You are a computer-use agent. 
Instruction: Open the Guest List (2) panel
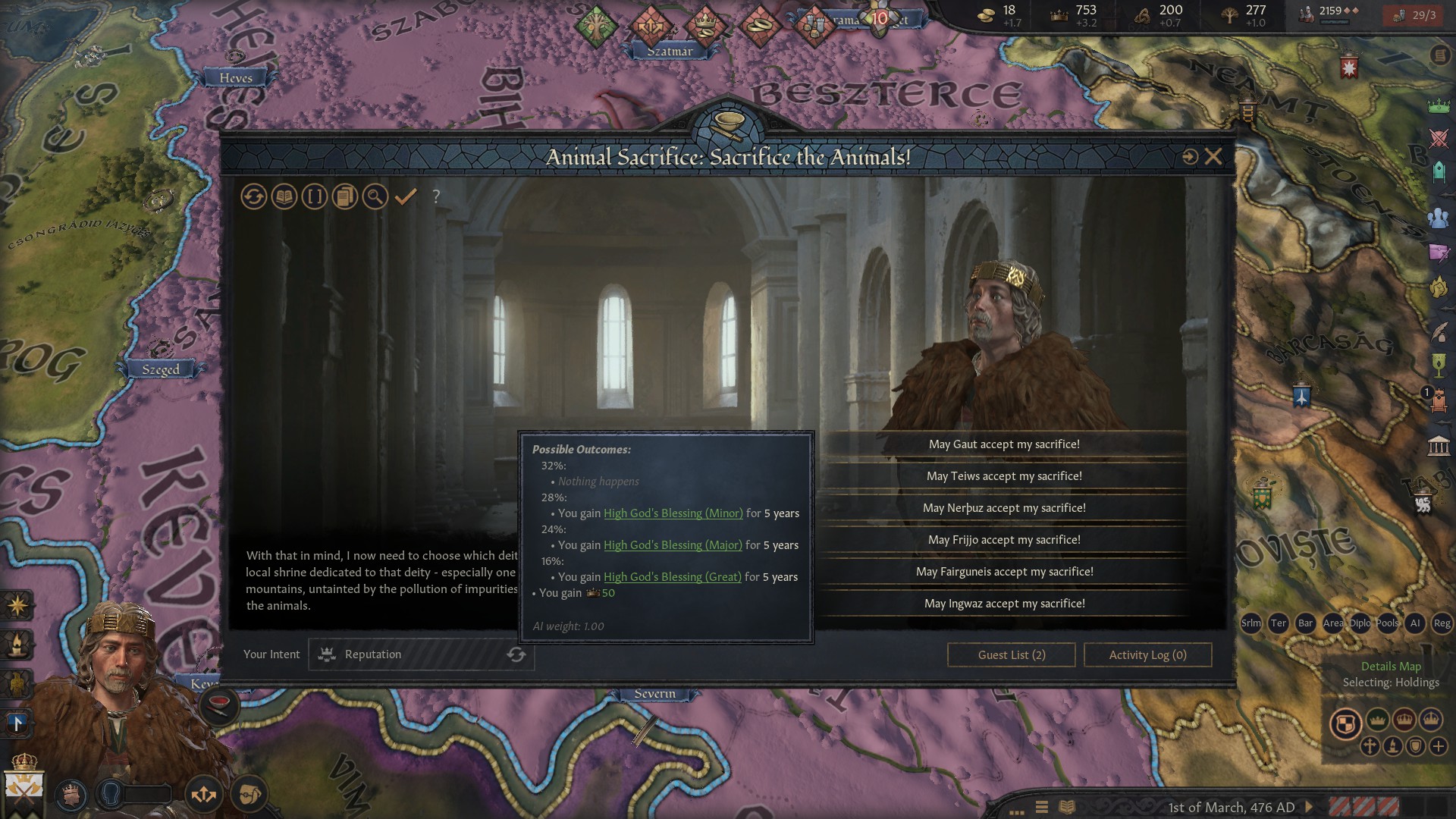pyautogui.click(x=1011, y=654)
